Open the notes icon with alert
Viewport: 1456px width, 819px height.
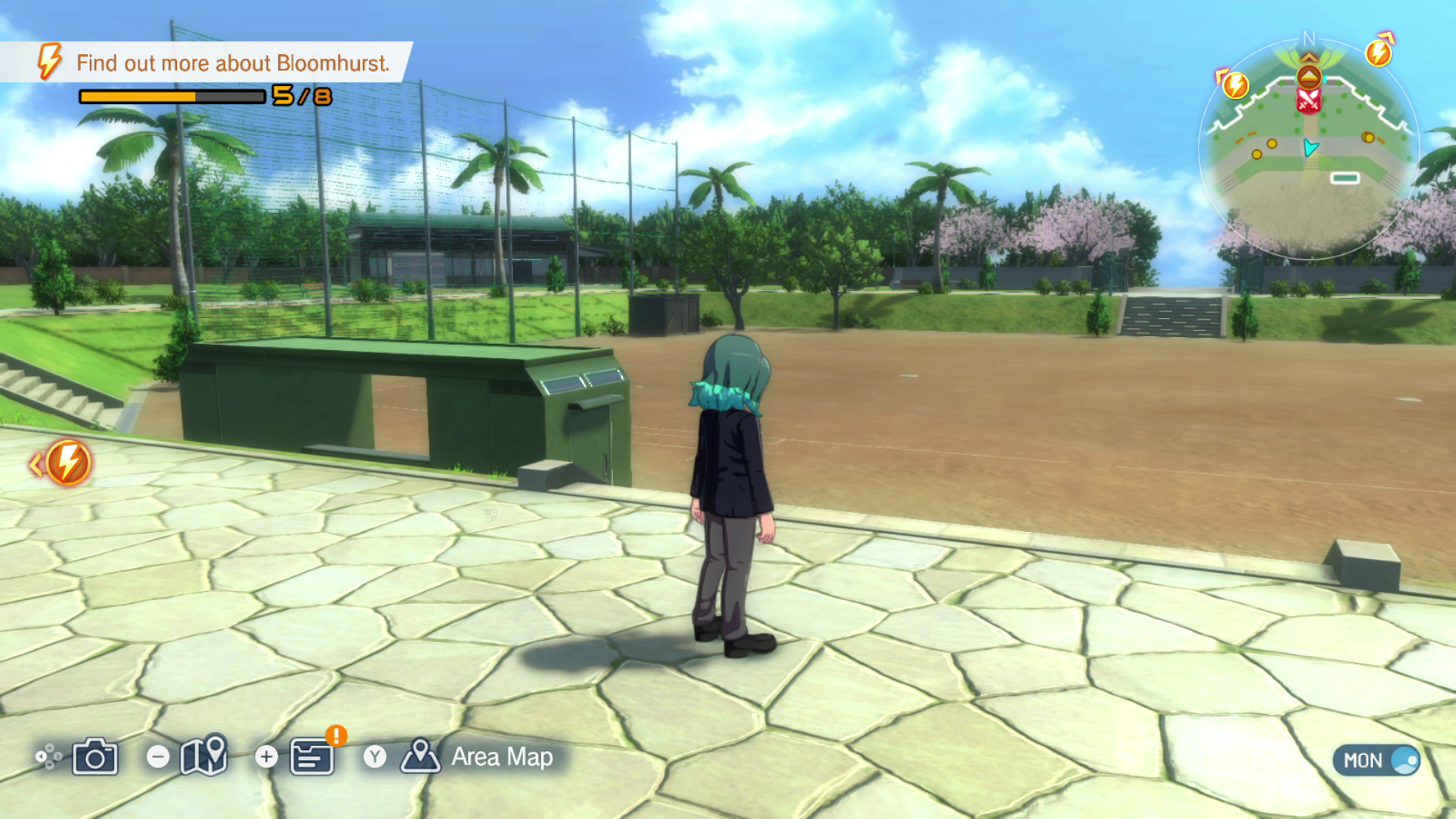pos(312,756)
